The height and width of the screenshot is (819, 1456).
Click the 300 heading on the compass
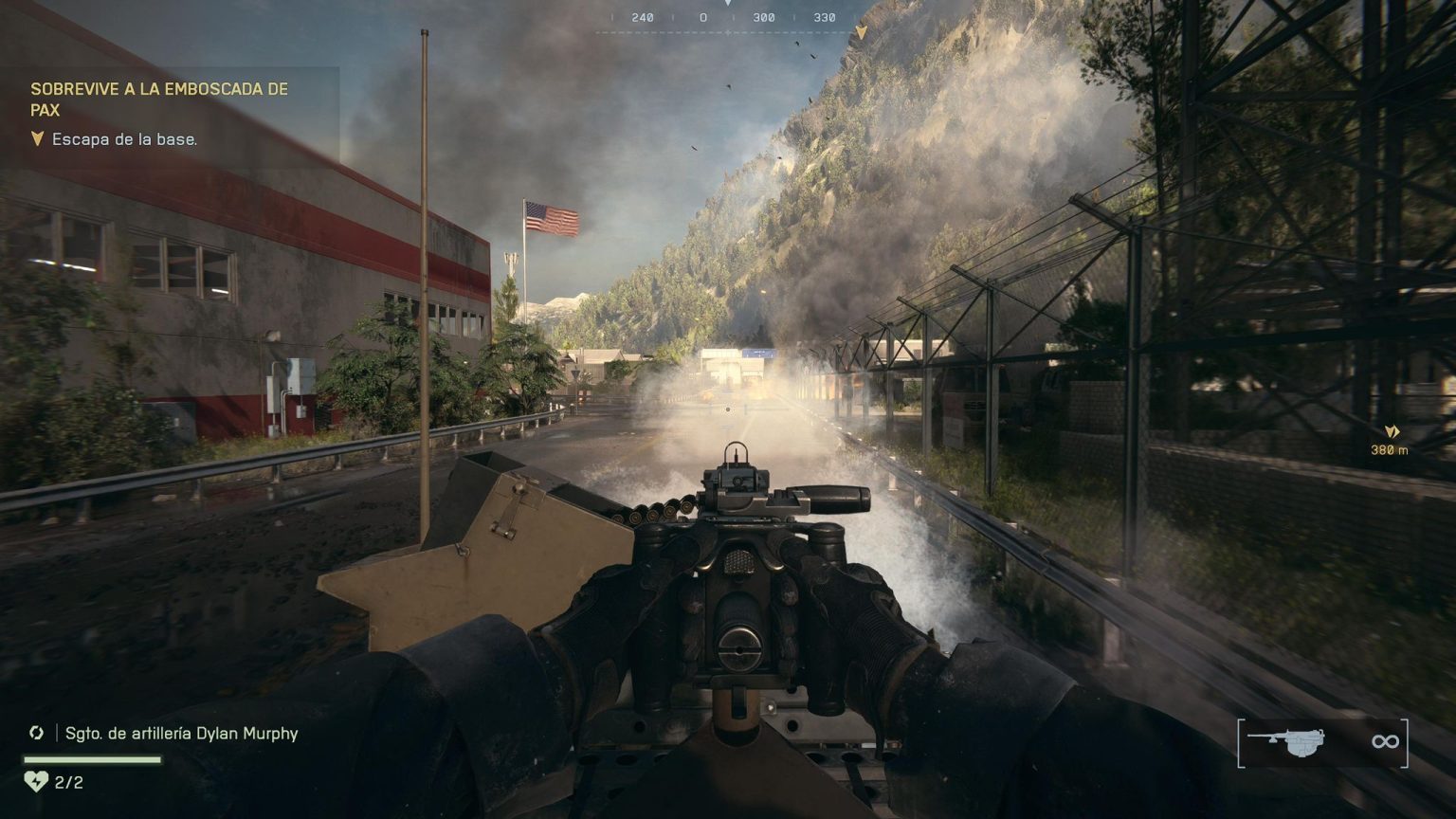point(764,16)
